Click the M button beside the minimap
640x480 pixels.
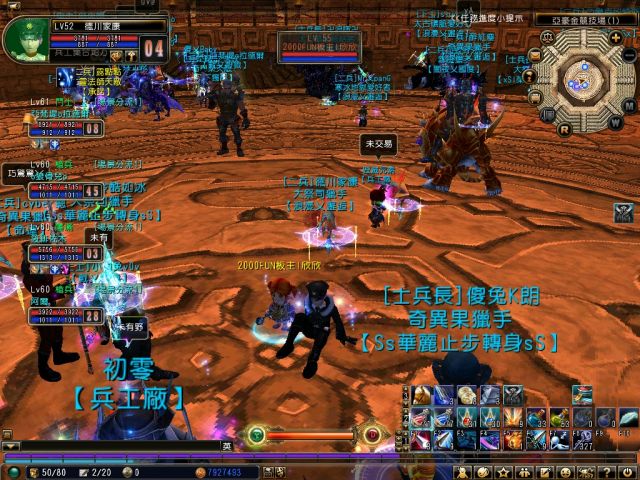tap(628, 105)
